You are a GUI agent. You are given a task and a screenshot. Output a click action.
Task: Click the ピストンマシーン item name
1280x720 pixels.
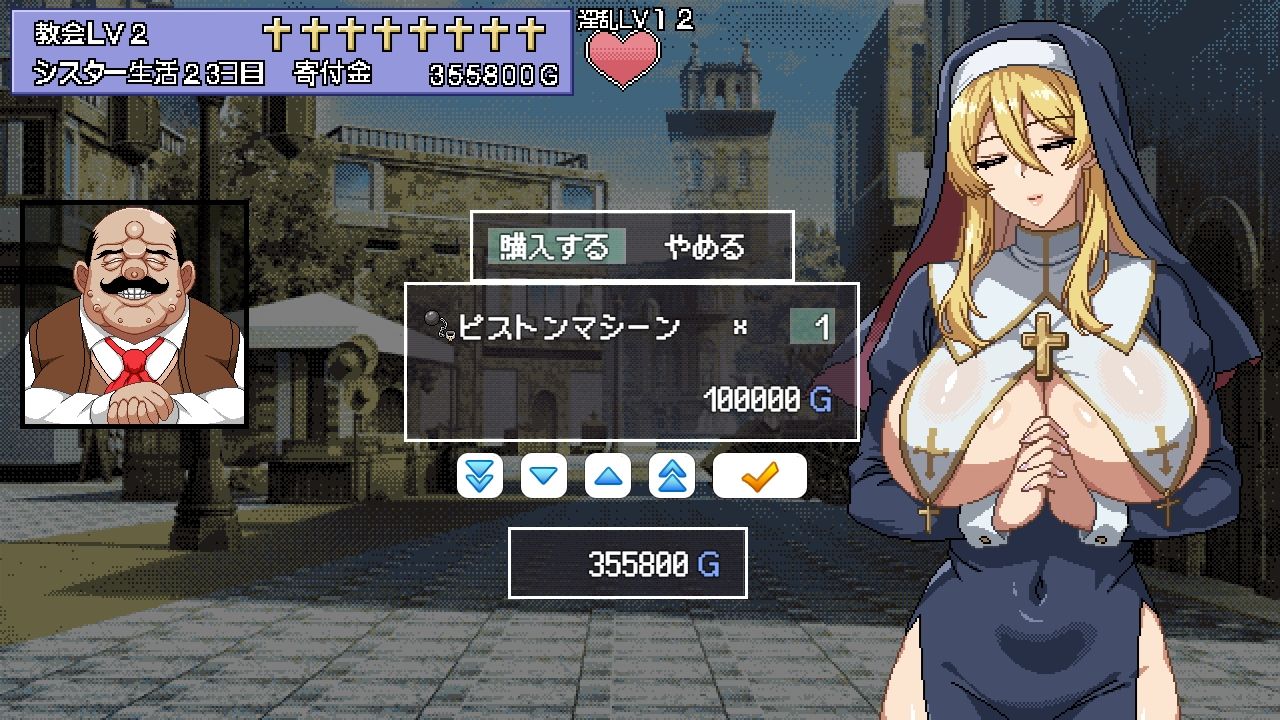[x=568, y=324]
